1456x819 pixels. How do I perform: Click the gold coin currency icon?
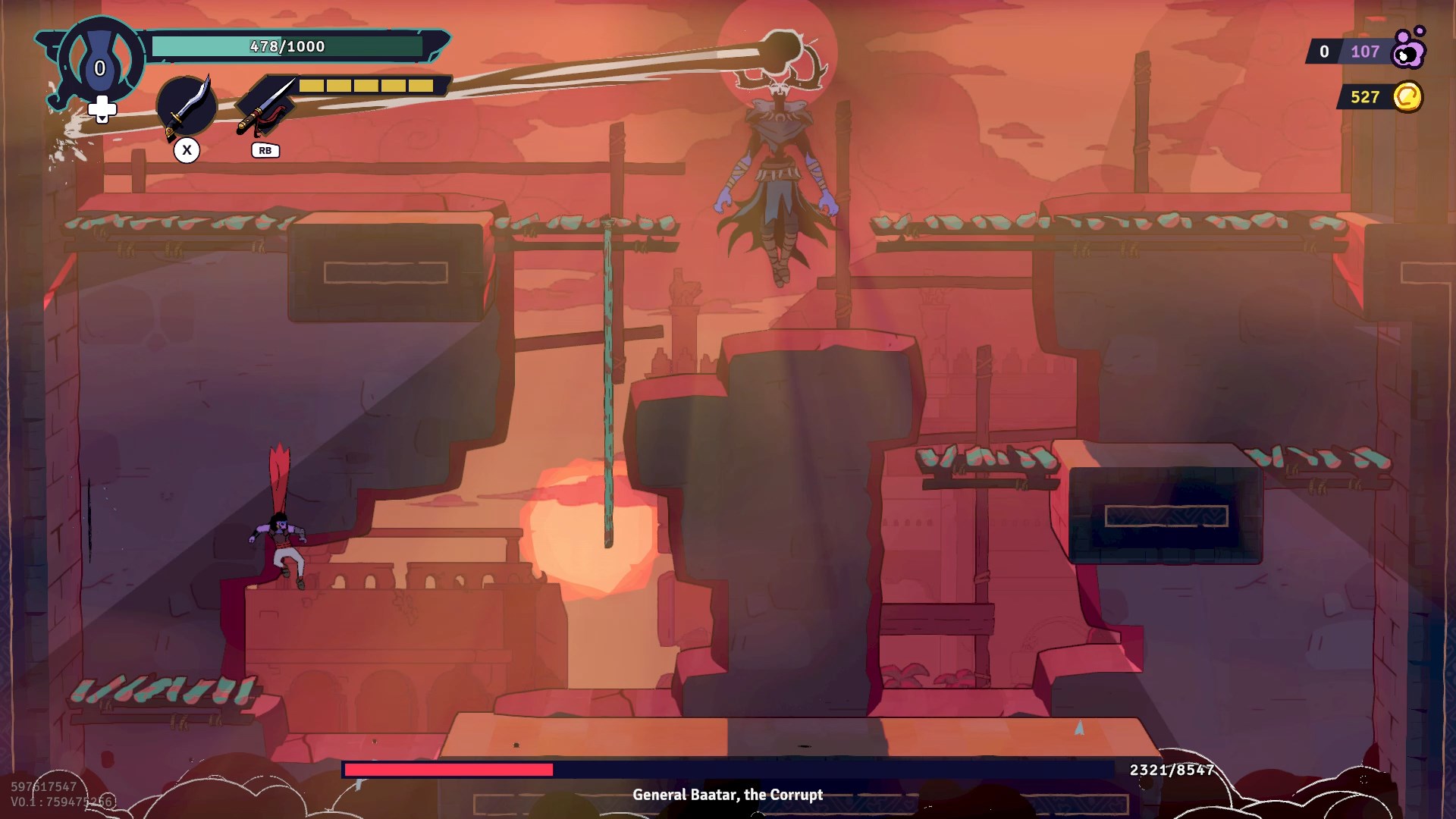[1407, 97]
